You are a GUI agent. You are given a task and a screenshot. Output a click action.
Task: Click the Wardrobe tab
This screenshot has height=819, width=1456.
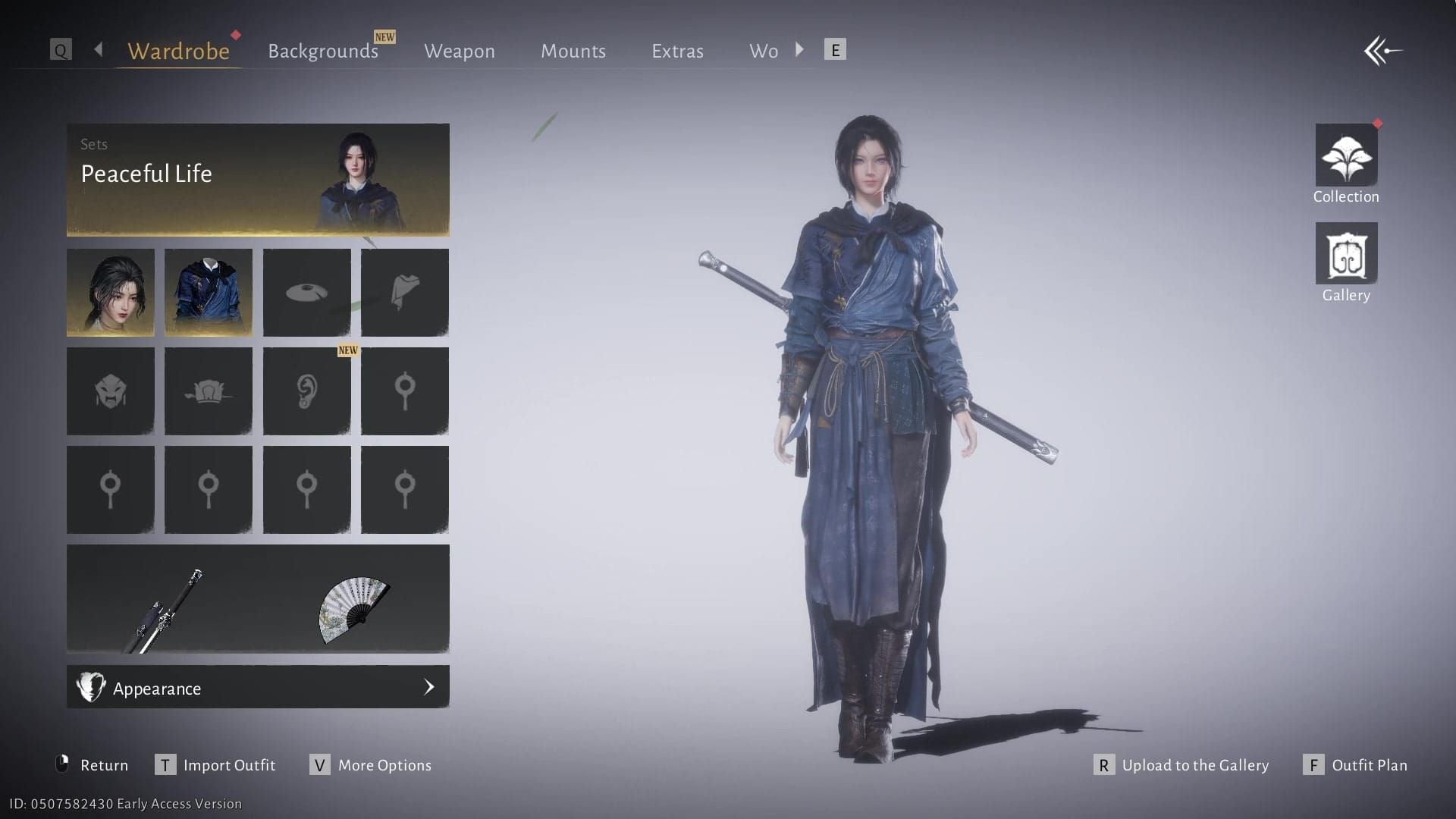[x=178, y=51]
